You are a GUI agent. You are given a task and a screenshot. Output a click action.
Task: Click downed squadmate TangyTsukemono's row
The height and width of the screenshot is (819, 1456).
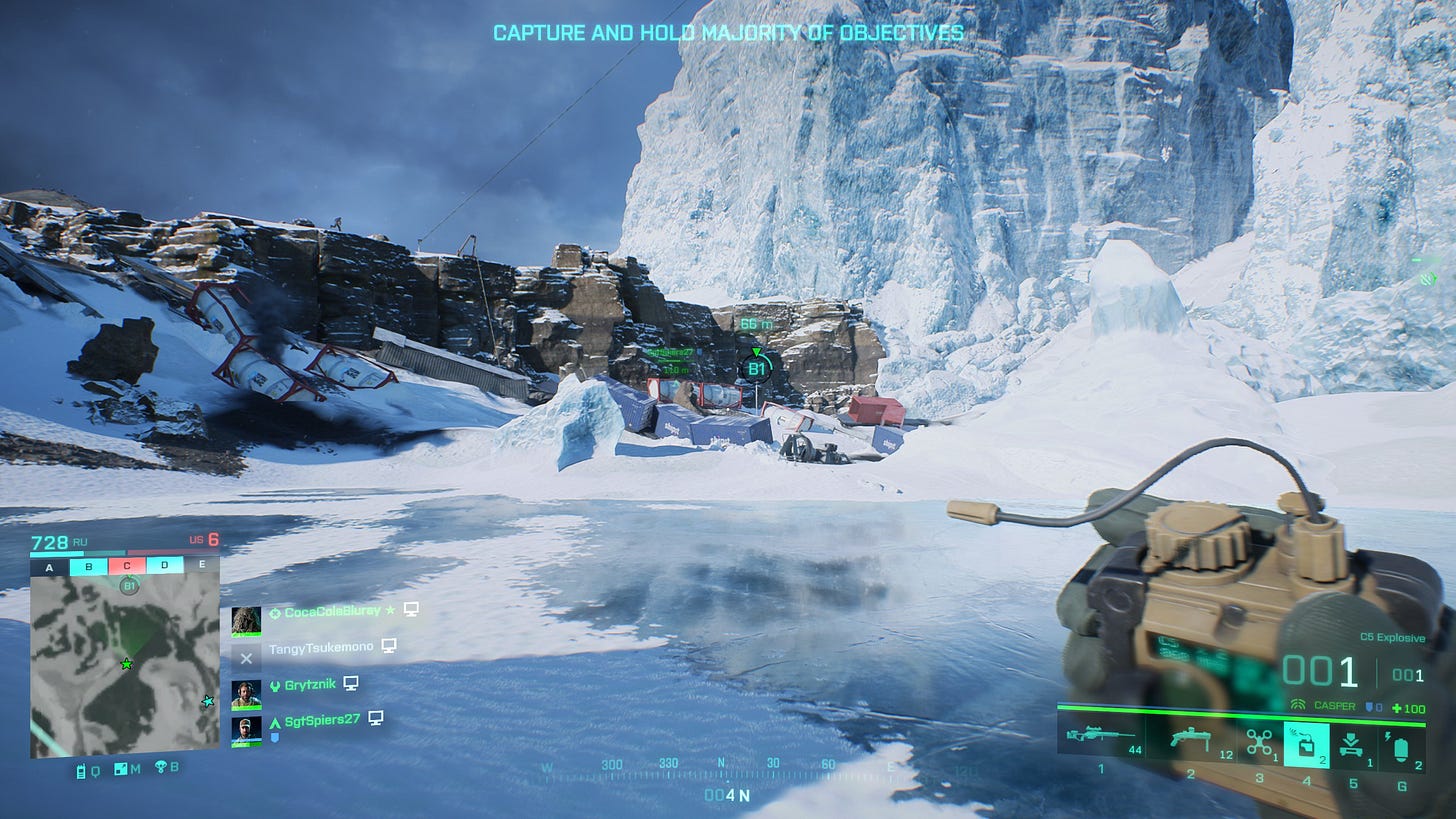[x=318, y=648]
